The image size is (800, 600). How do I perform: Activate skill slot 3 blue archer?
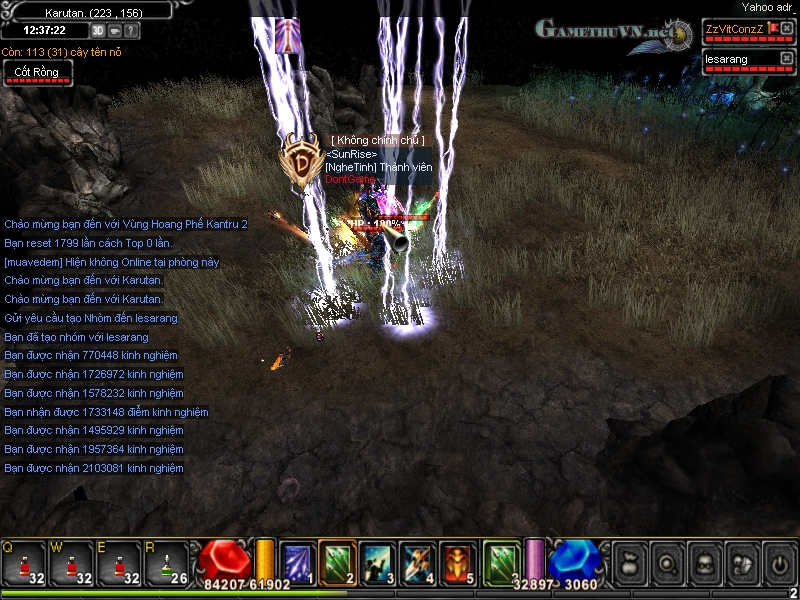pyautogui.click(x=379, y=562)
